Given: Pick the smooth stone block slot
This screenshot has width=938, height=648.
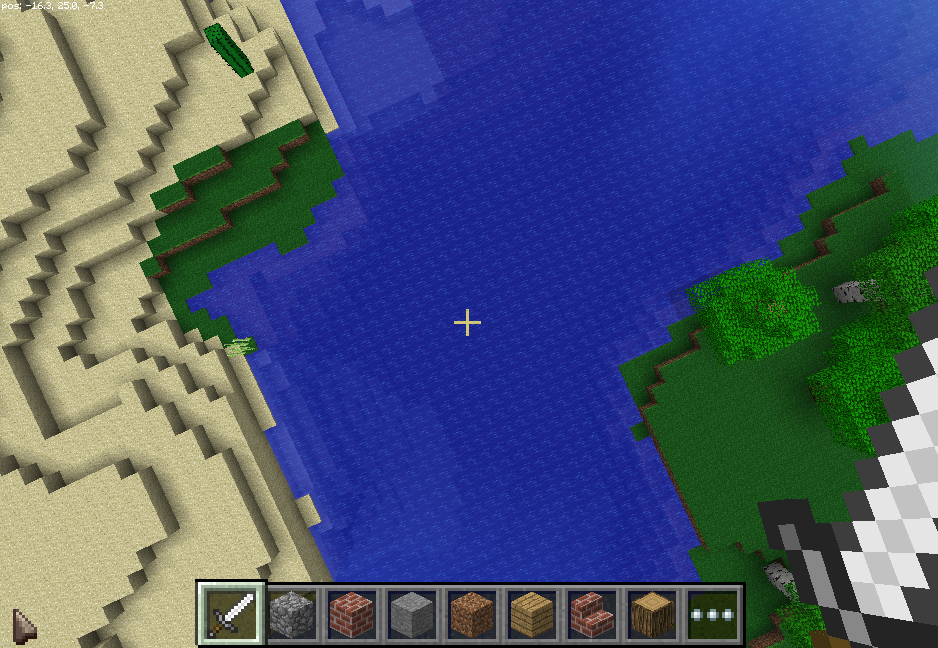Looking at the screenshot, I should (x=412, y=613).
